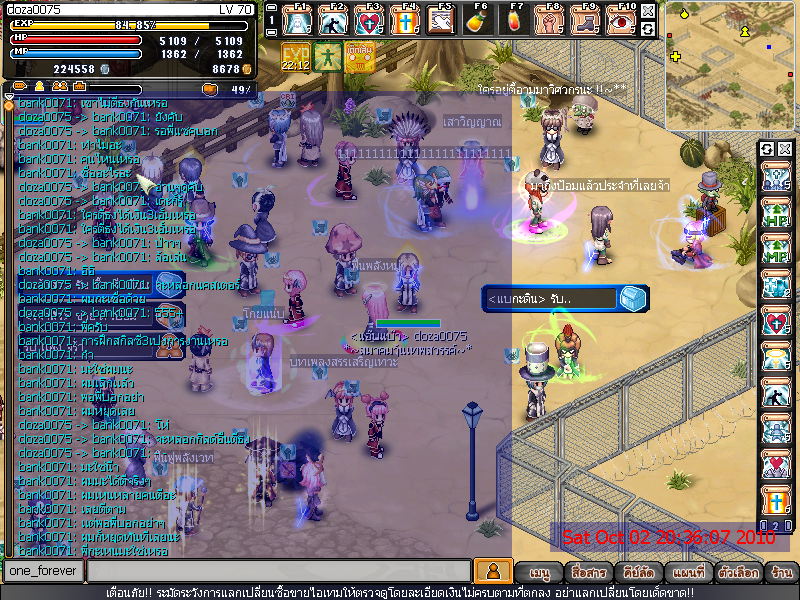Close the top F-key hotbar
Viewport: 800px width, 600px height.
click(x=648, y=11)
